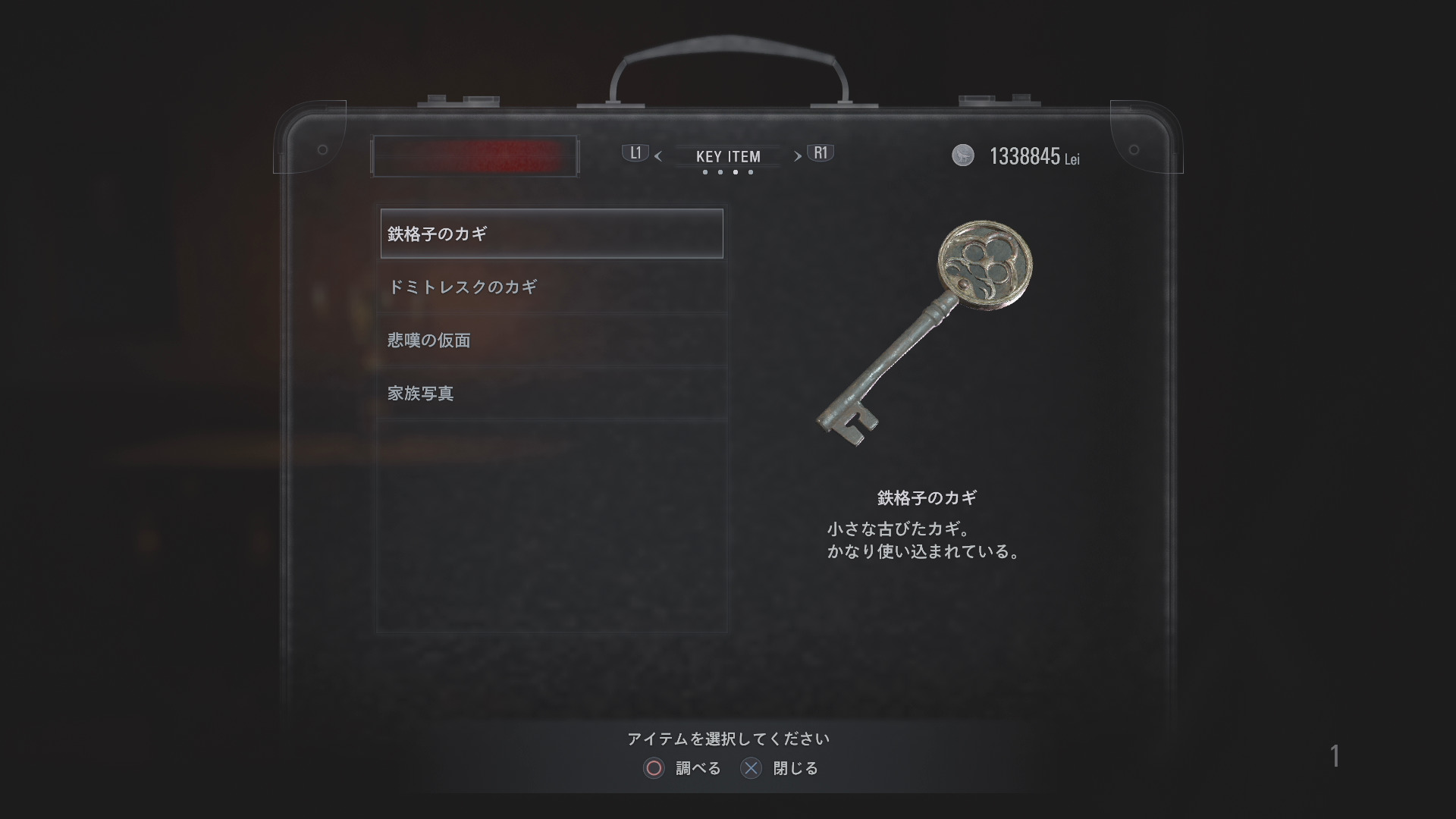Select the 家族写真 item

[x=551, y=394]
